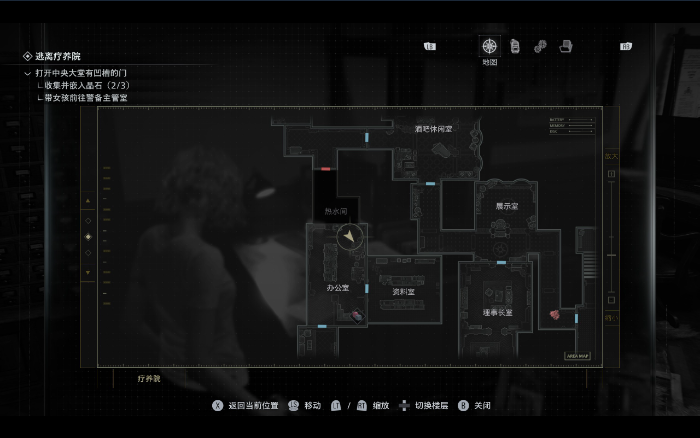This screenshot has width=700, height=438.
Task: Click the item marker in the office
Action: pos(357,315)
